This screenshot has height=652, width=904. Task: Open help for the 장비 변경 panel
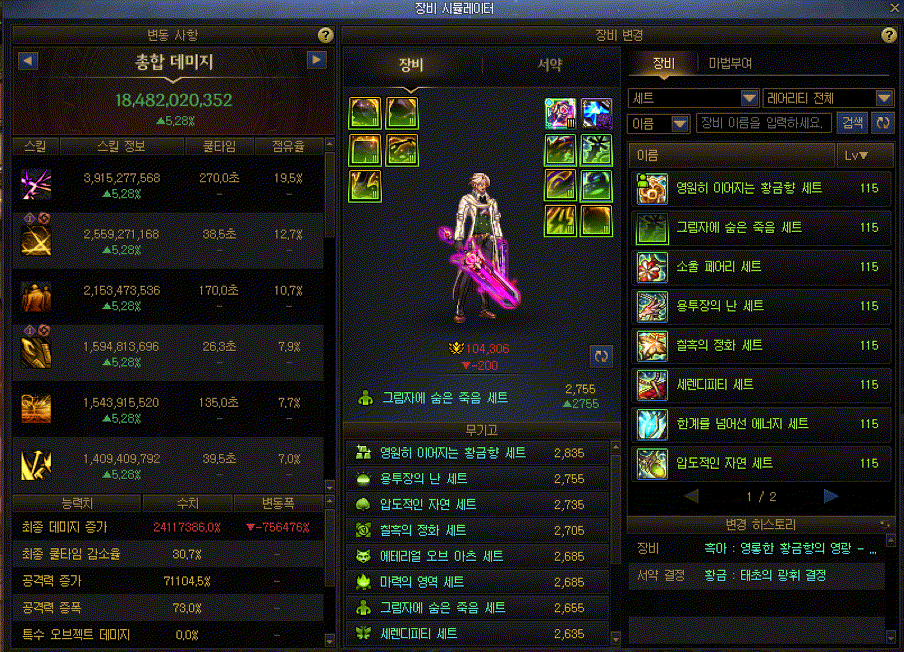click(889, 35)
